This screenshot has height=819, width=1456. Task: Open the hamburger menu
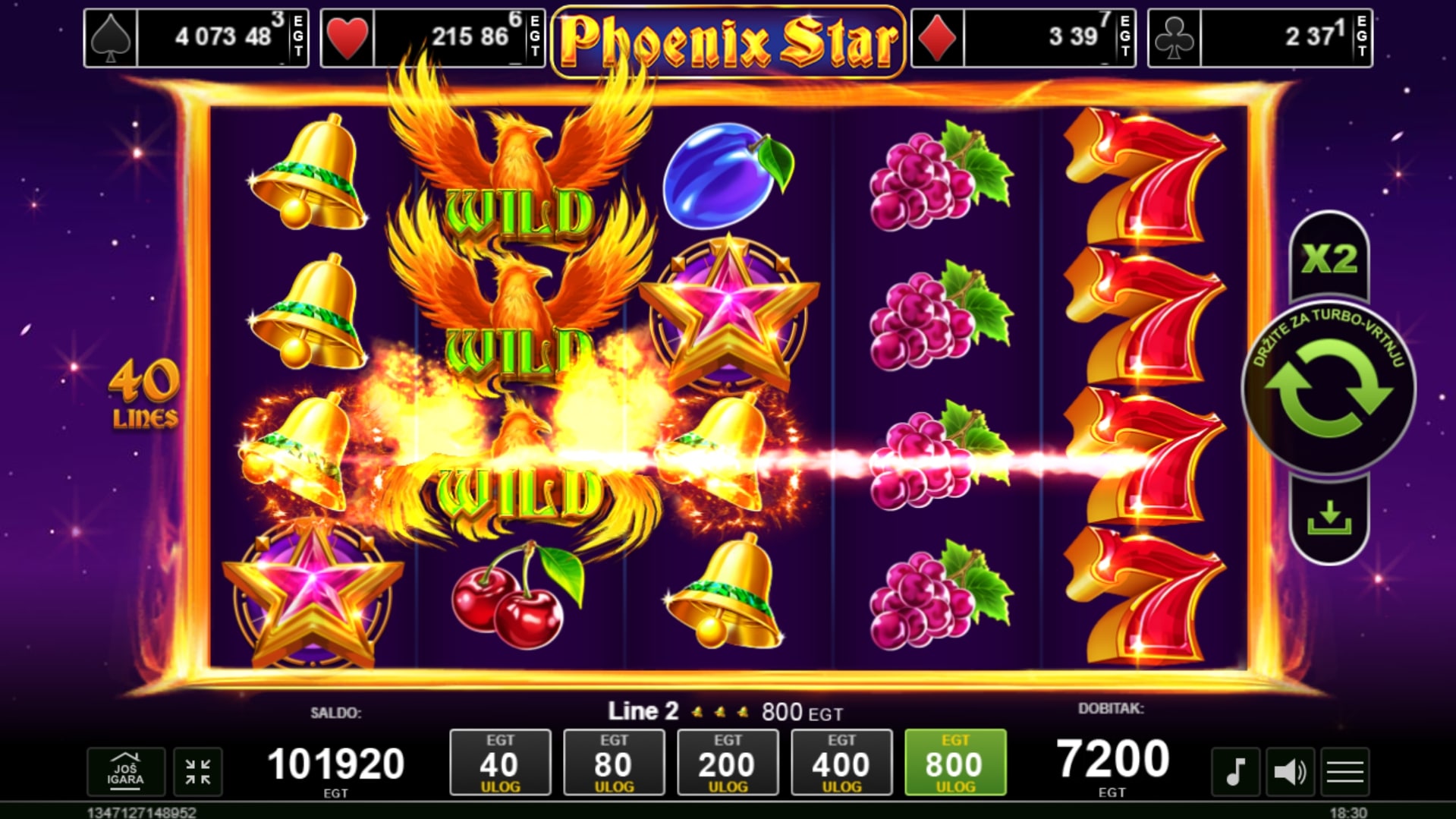[x=1345, y=772]
